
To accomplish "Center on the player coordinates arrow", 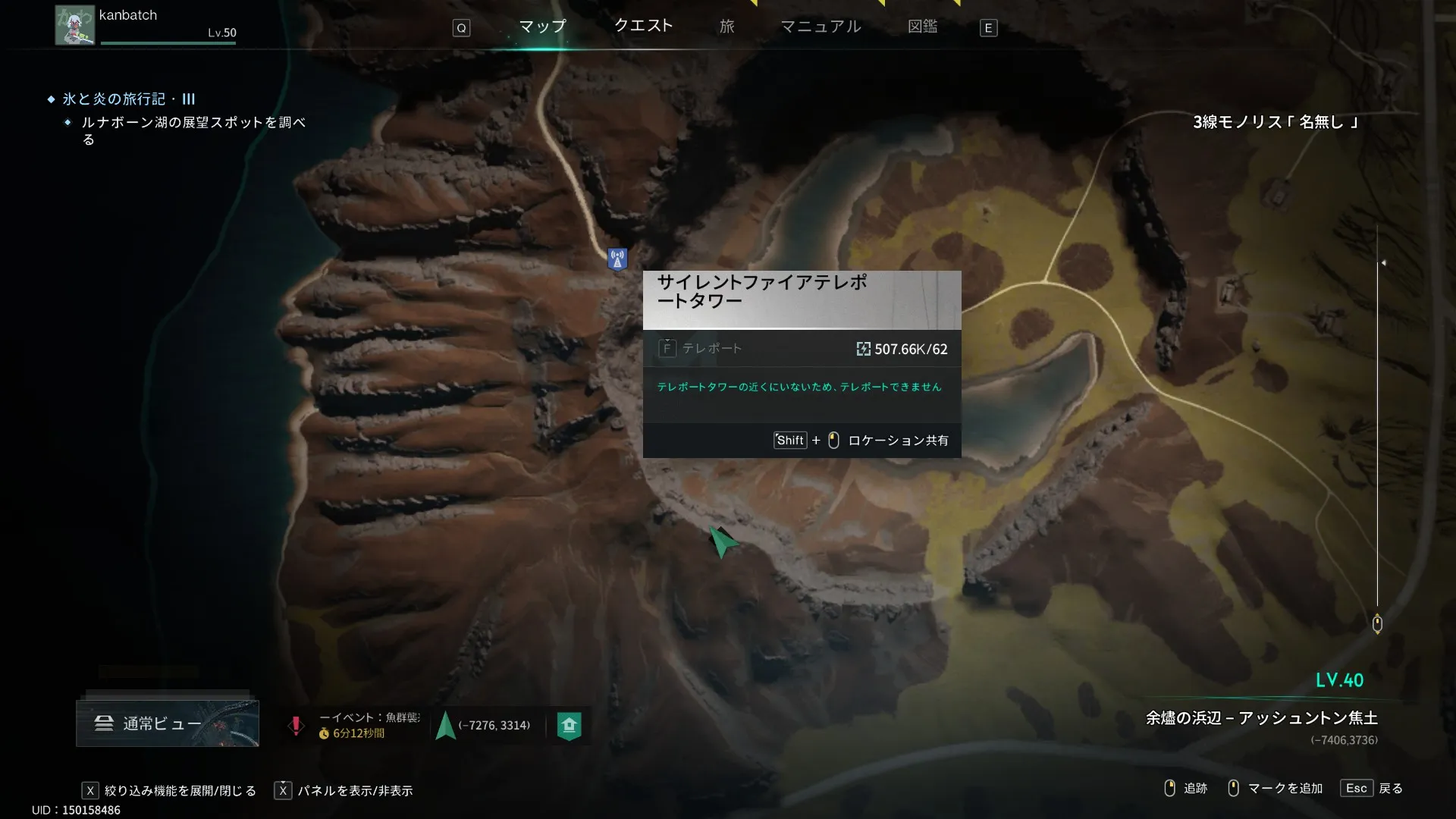I will click(446, 726).
